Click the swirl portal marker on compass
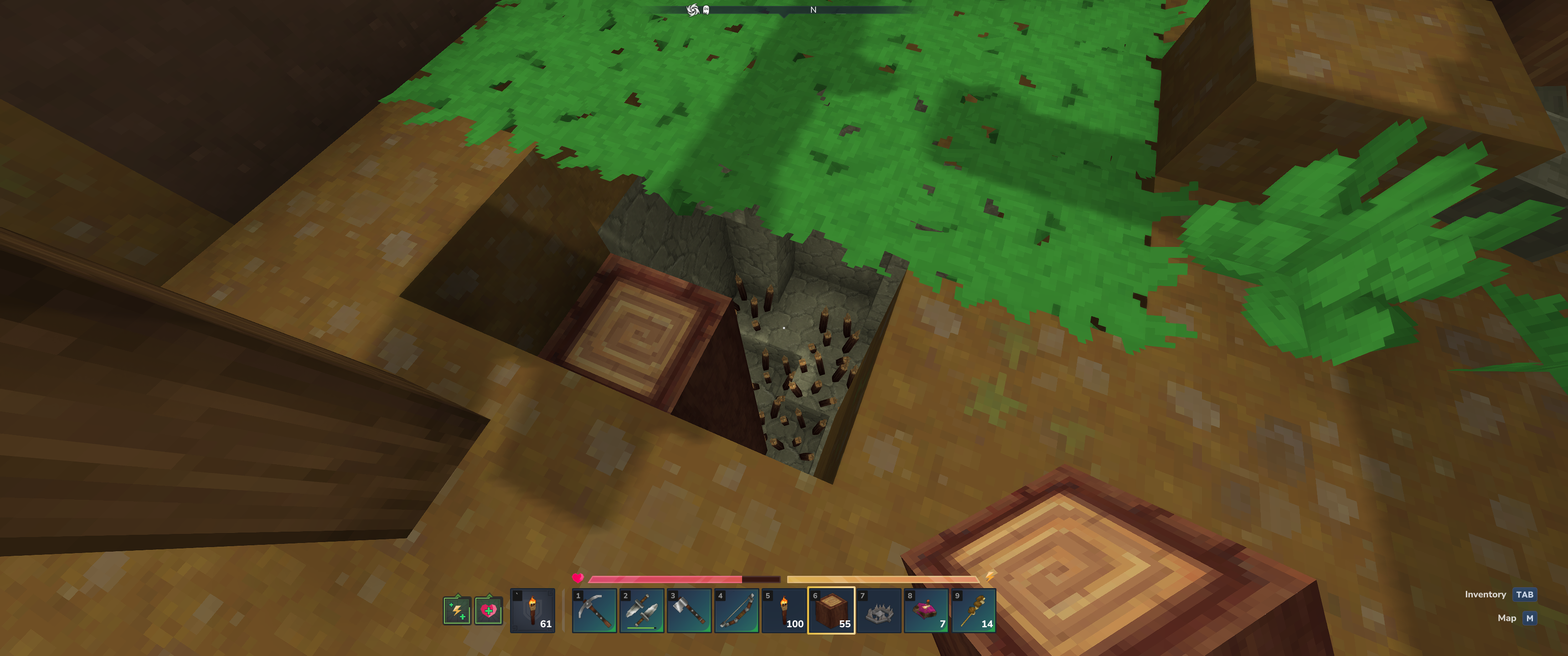 pos(692,10)
